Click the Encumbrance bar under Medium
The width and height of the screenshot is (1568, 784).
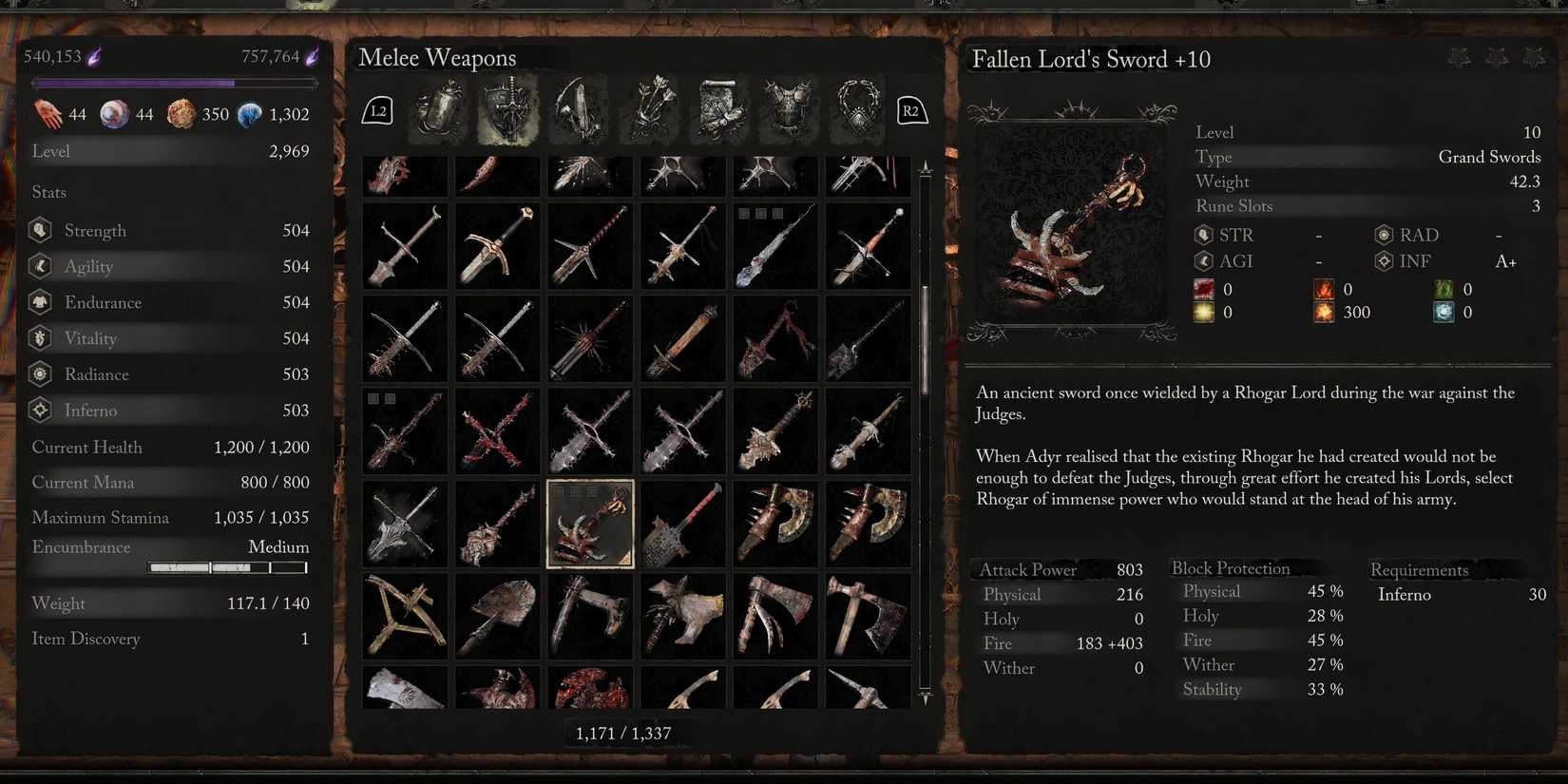click(227, 567)
